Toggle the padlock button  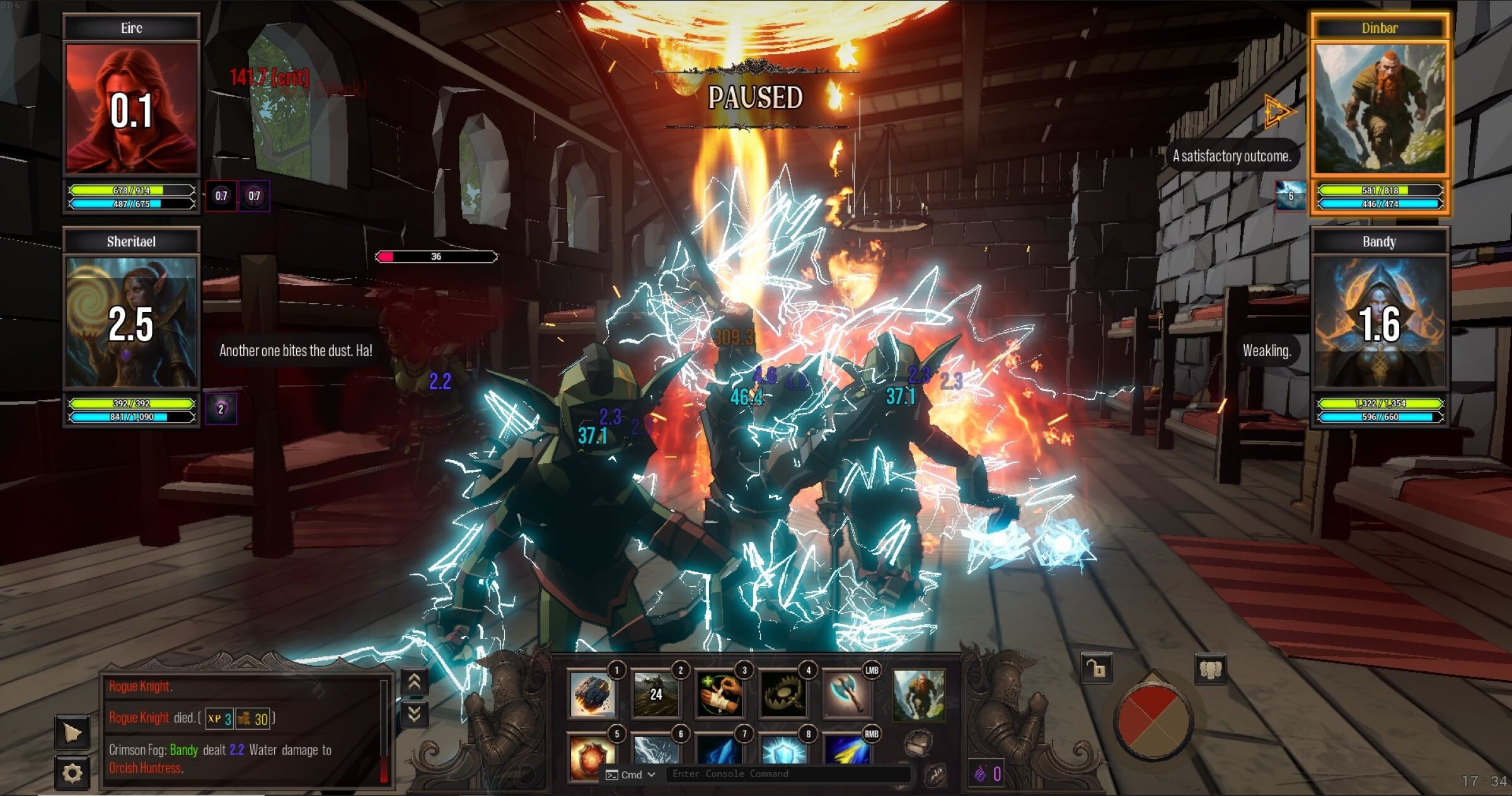pyautogui.click(x=1097, y=669)
